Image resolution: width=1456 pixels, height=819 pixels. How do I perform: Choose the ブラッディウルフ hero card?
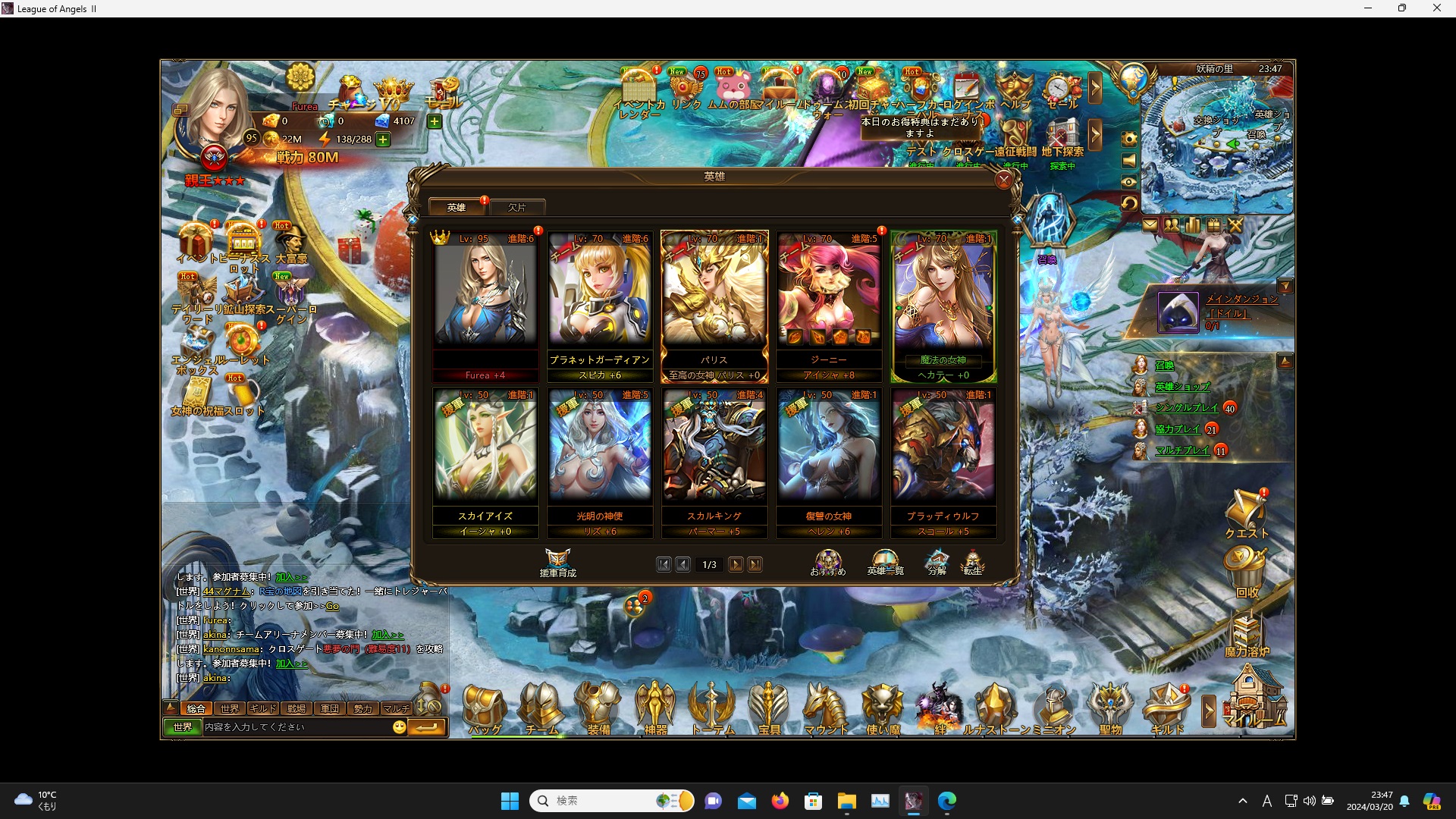943,460
